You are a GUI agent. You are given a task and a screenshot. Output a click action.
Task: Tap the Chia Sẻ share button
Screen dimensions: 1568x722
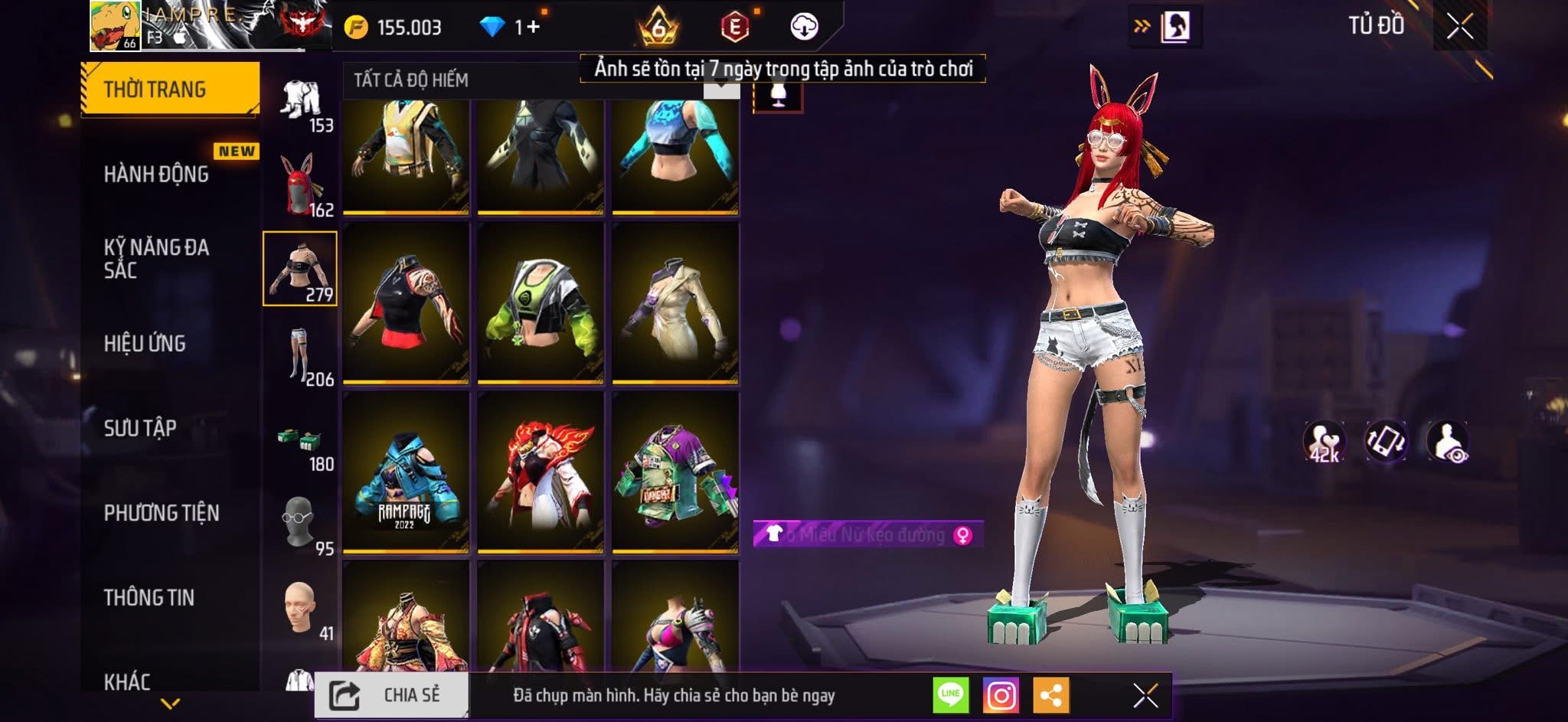[x=392, y=695]
